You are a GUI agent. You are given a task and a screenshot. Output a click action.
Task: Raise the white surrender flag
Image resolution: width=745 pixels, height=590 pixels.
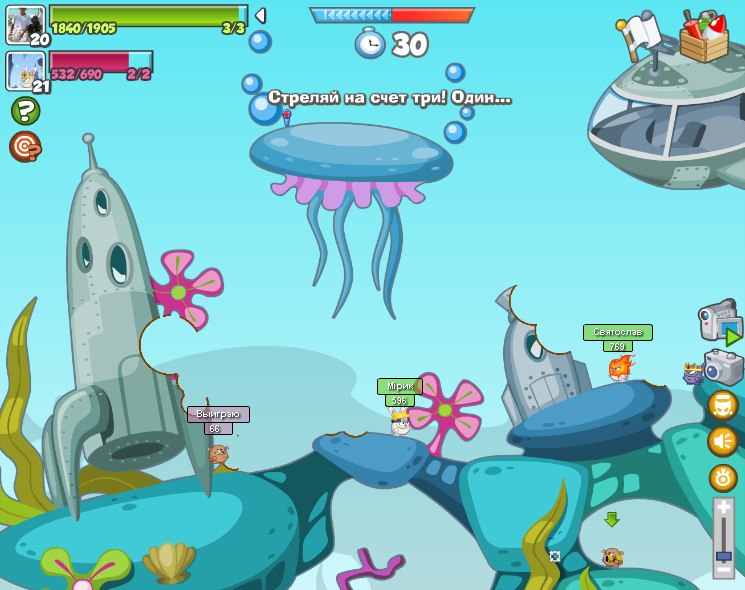640,35
